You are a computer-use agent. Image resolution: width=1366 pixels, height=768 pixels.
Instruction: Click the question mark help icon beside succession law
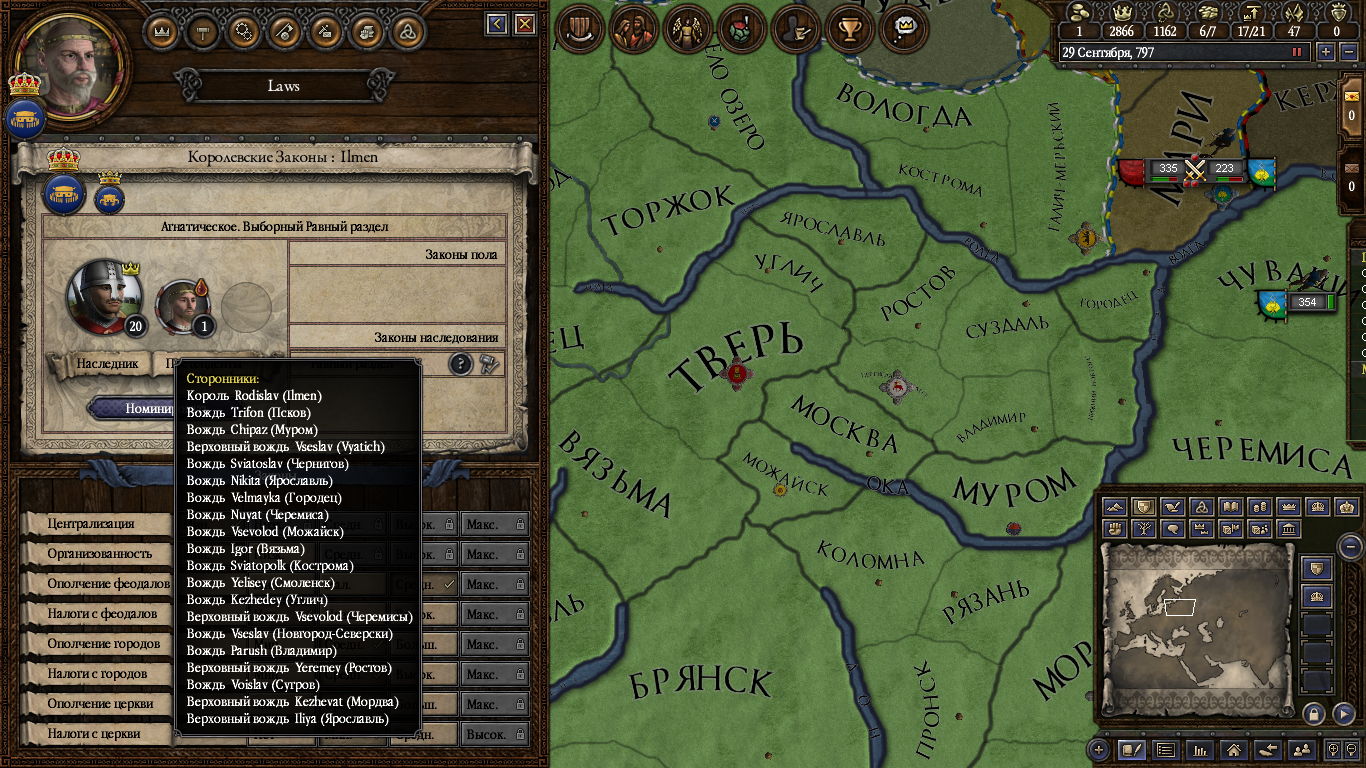click(460, 364)
